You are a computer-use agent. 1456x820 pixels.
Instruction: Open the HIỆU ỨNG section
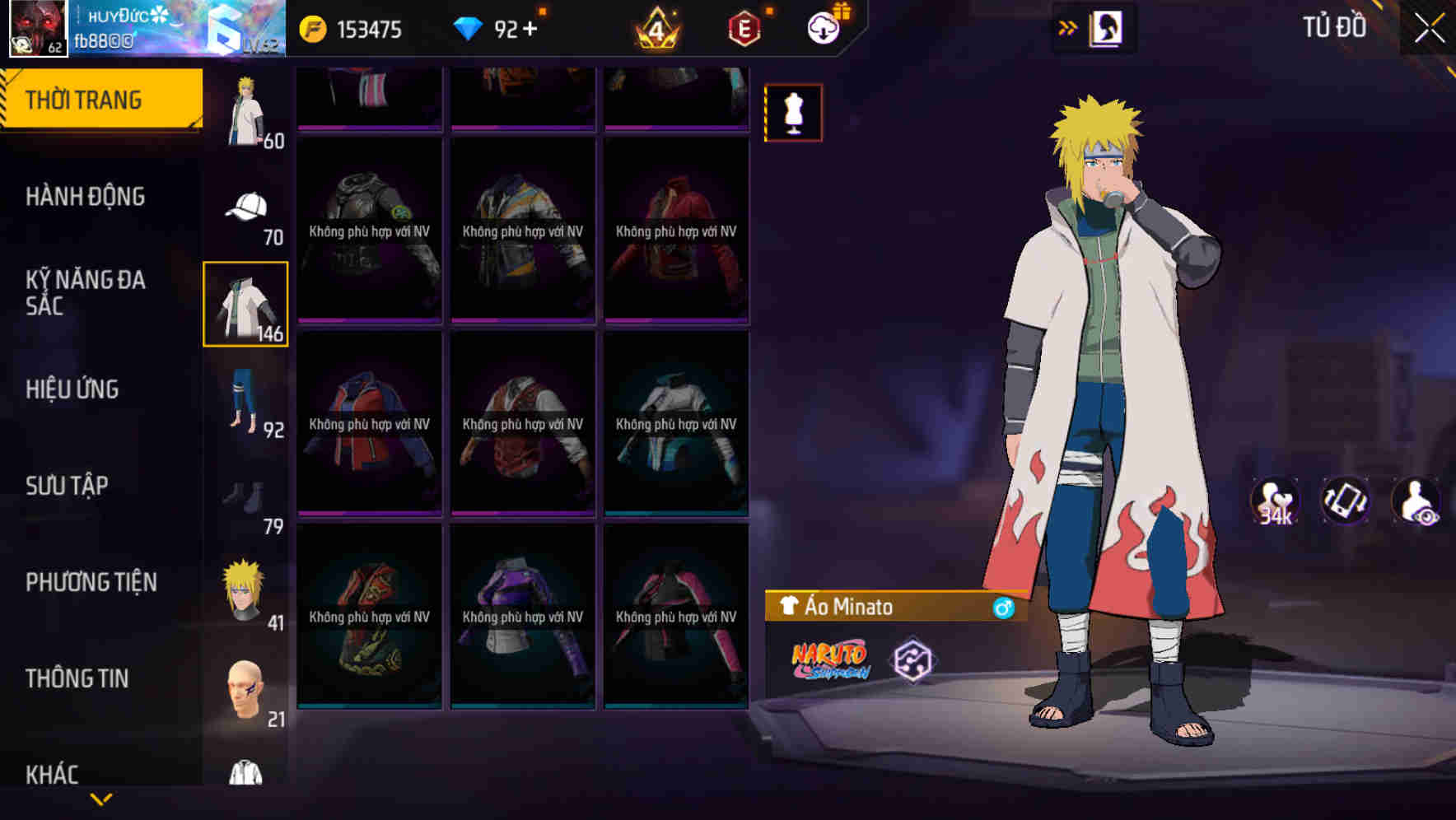click(x=72, y=389)
